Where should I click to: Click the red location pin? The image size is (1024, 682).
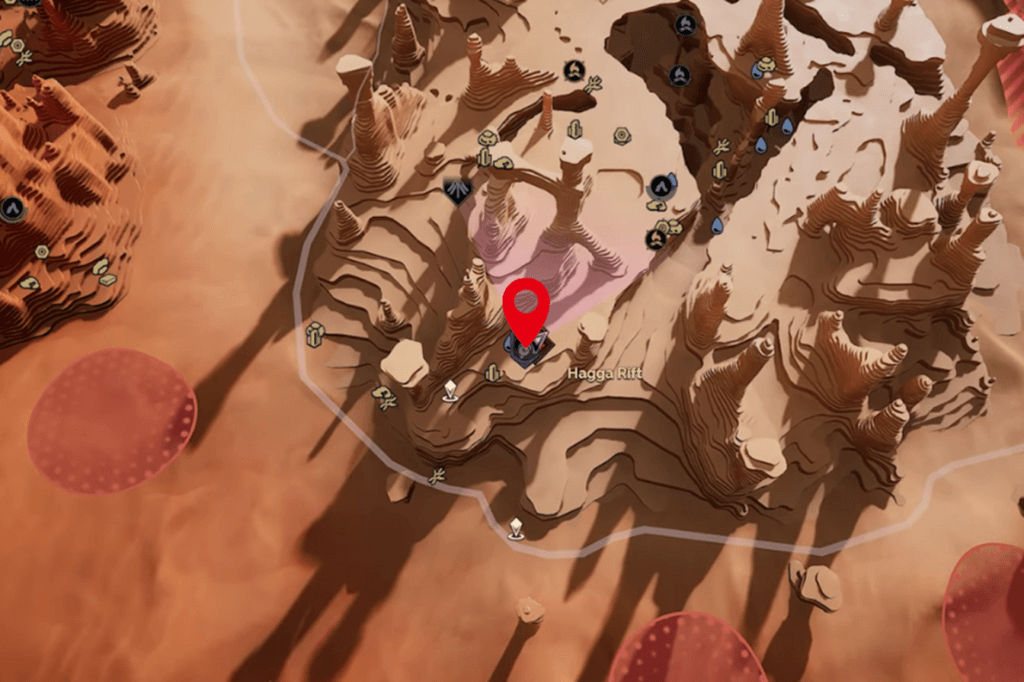point(526,304)
